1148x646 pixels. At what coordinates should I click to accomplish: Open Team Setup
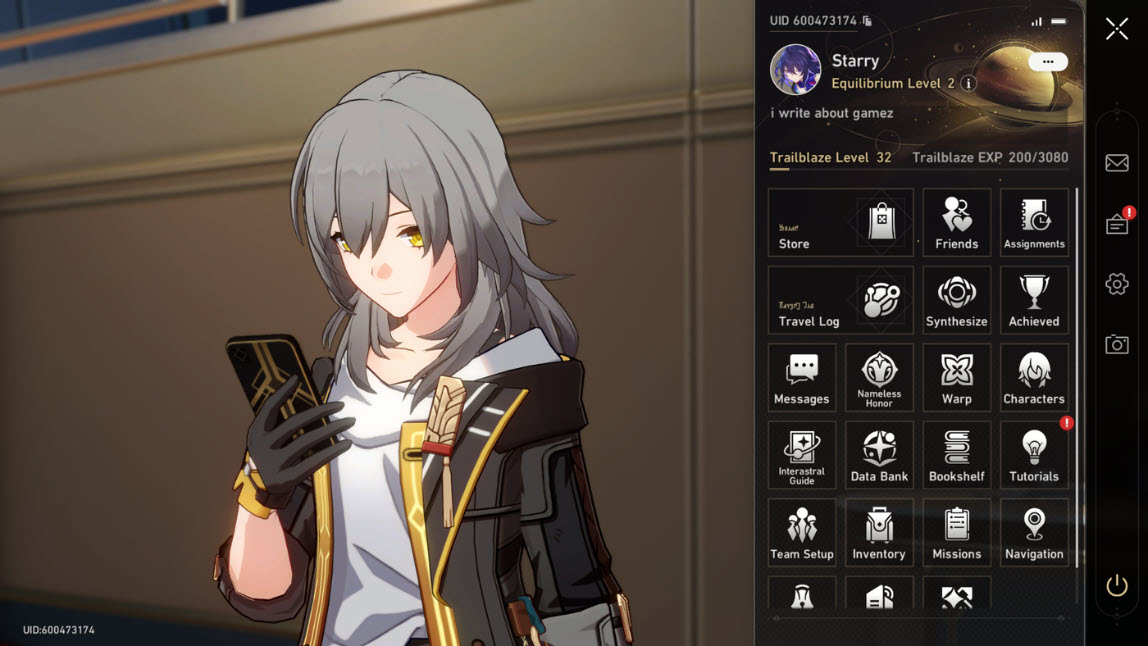[x=802, y=533]
